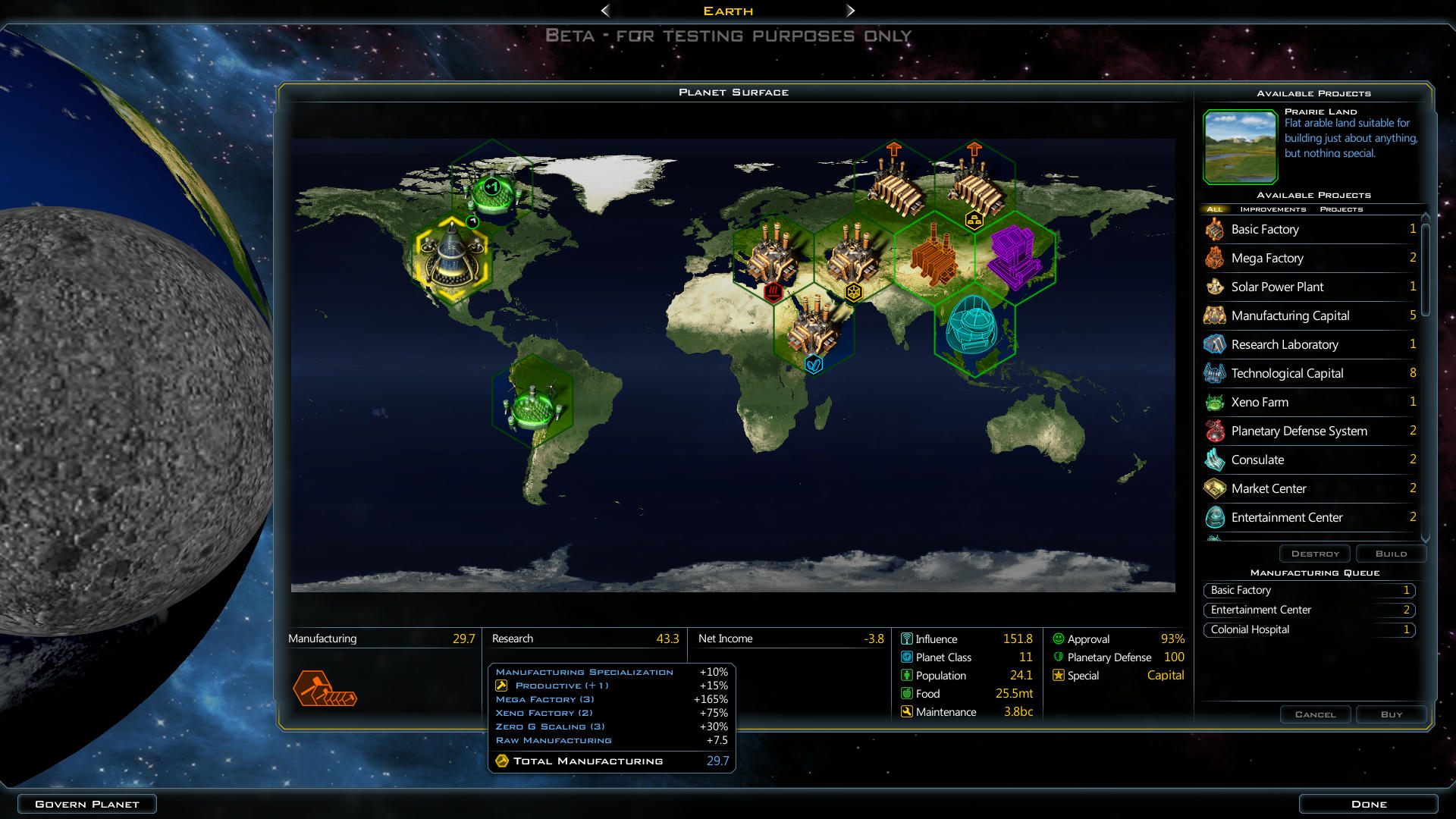The height and width of the screenshot is (819, 1456).
Task: Go to the previous planet arrow
Action: [x=605, y=11]
